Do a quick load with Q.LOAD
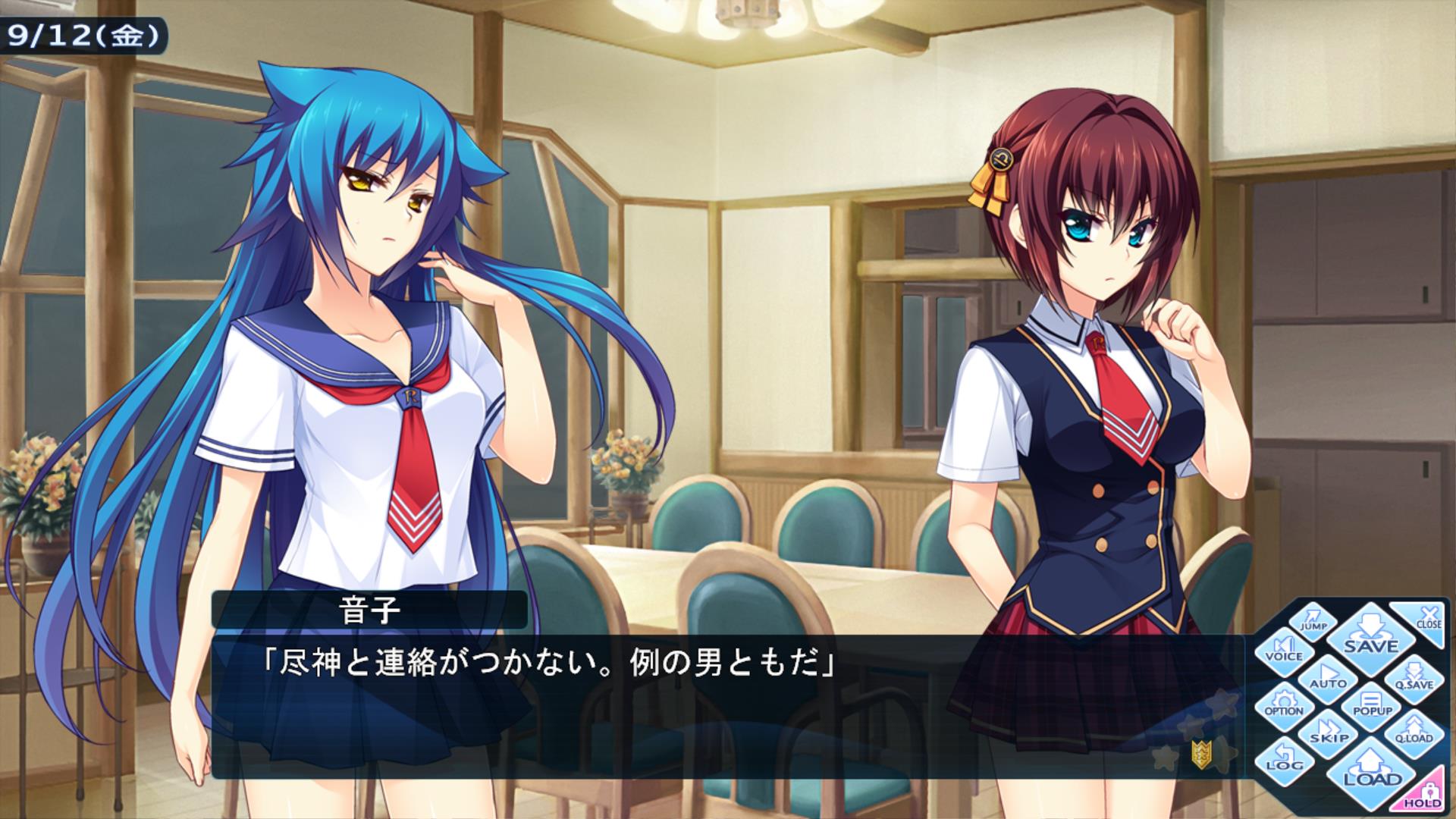 click(x=1414, y=733)
